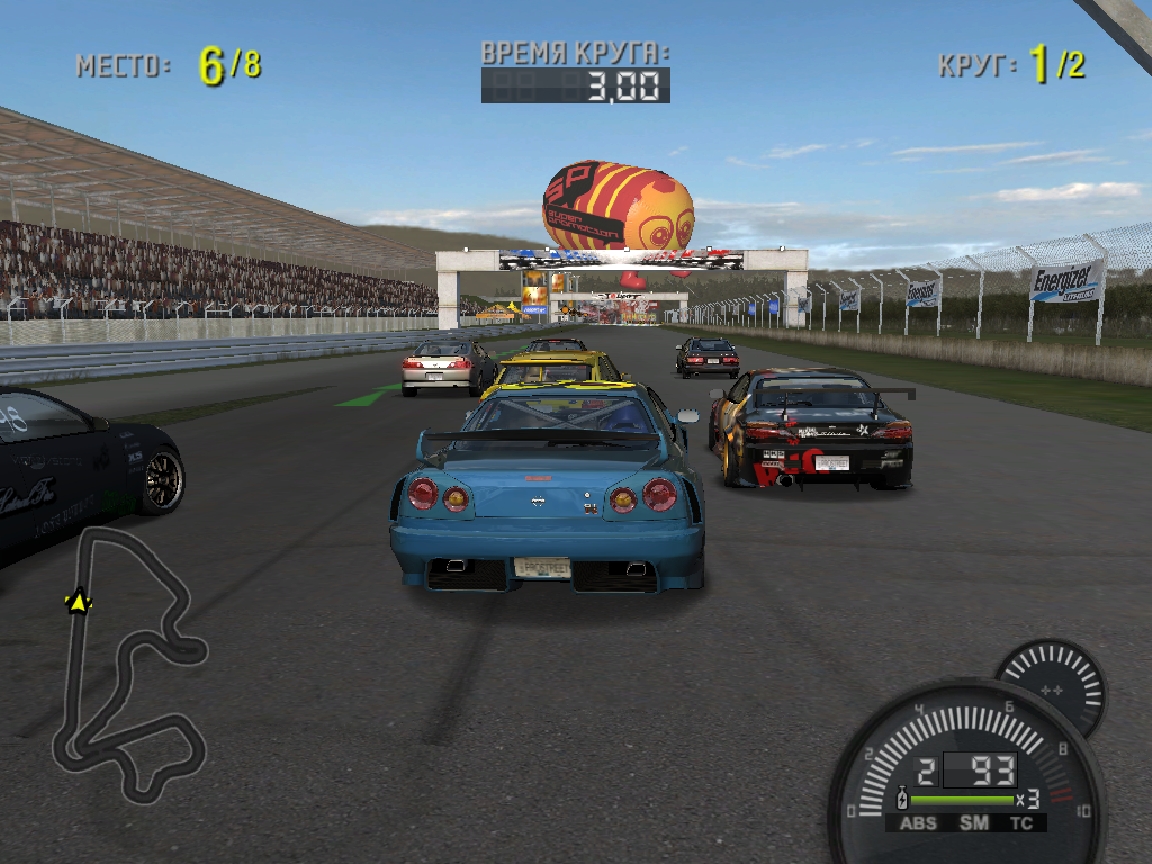1152x864 pixels.
Task: Click the nitrous bottle icon
Action: coord(902,800)
